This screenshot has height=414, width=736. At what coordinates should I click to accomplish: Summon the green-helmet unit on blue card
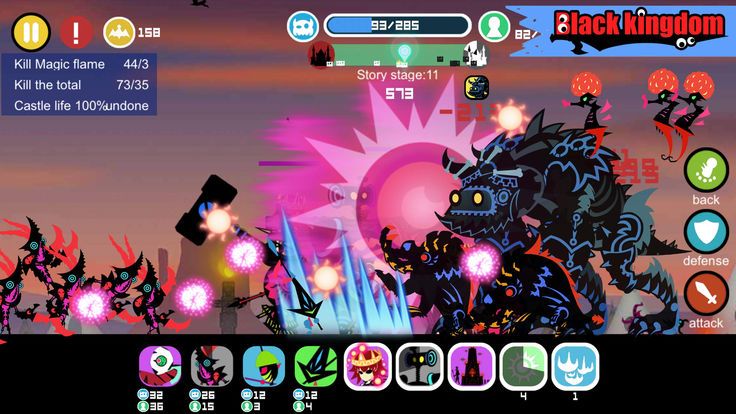coord(264,366)
